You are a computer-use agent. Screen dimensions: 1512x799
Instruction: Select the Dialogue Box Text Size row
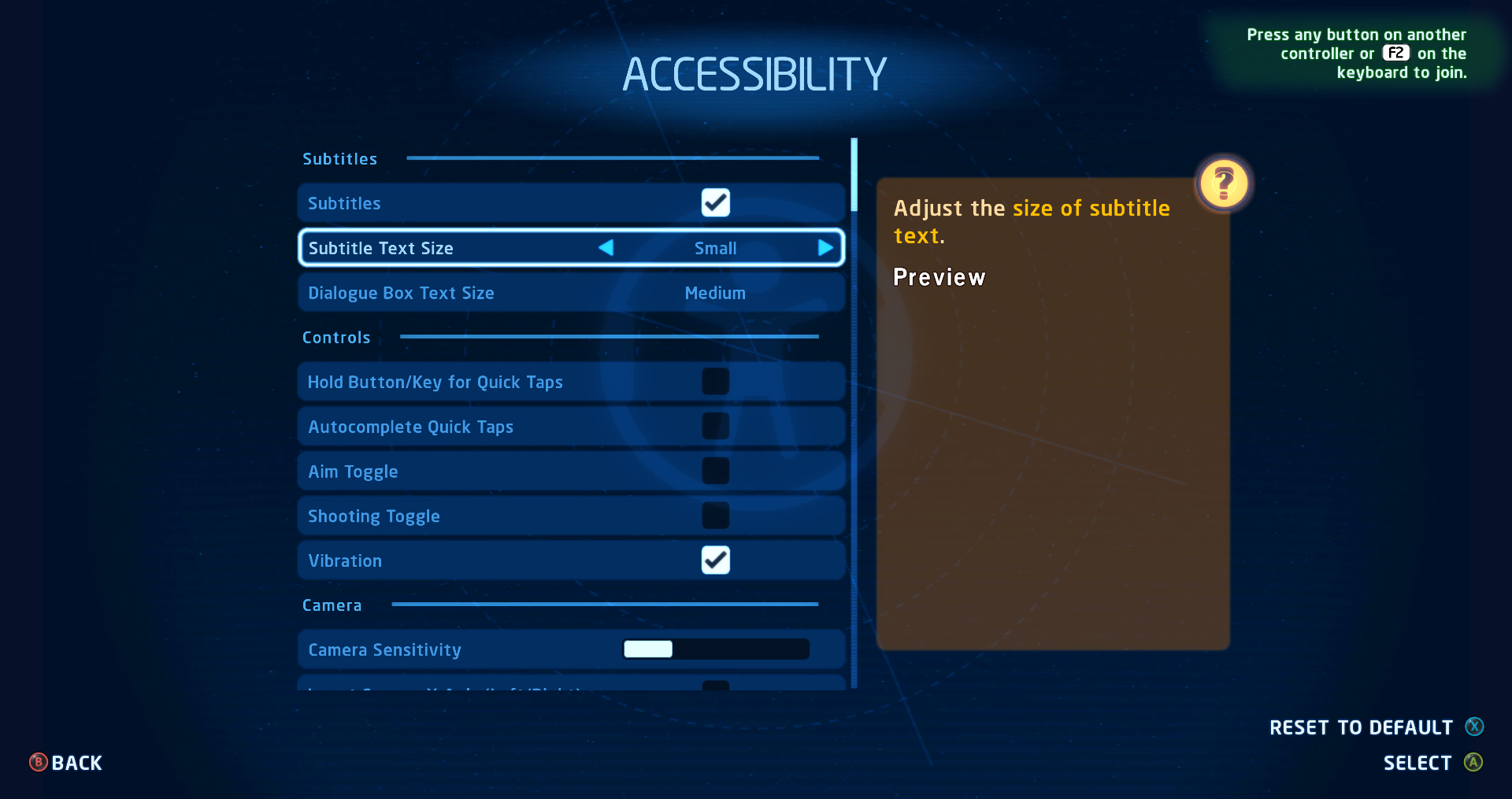(x=571, y=293)
